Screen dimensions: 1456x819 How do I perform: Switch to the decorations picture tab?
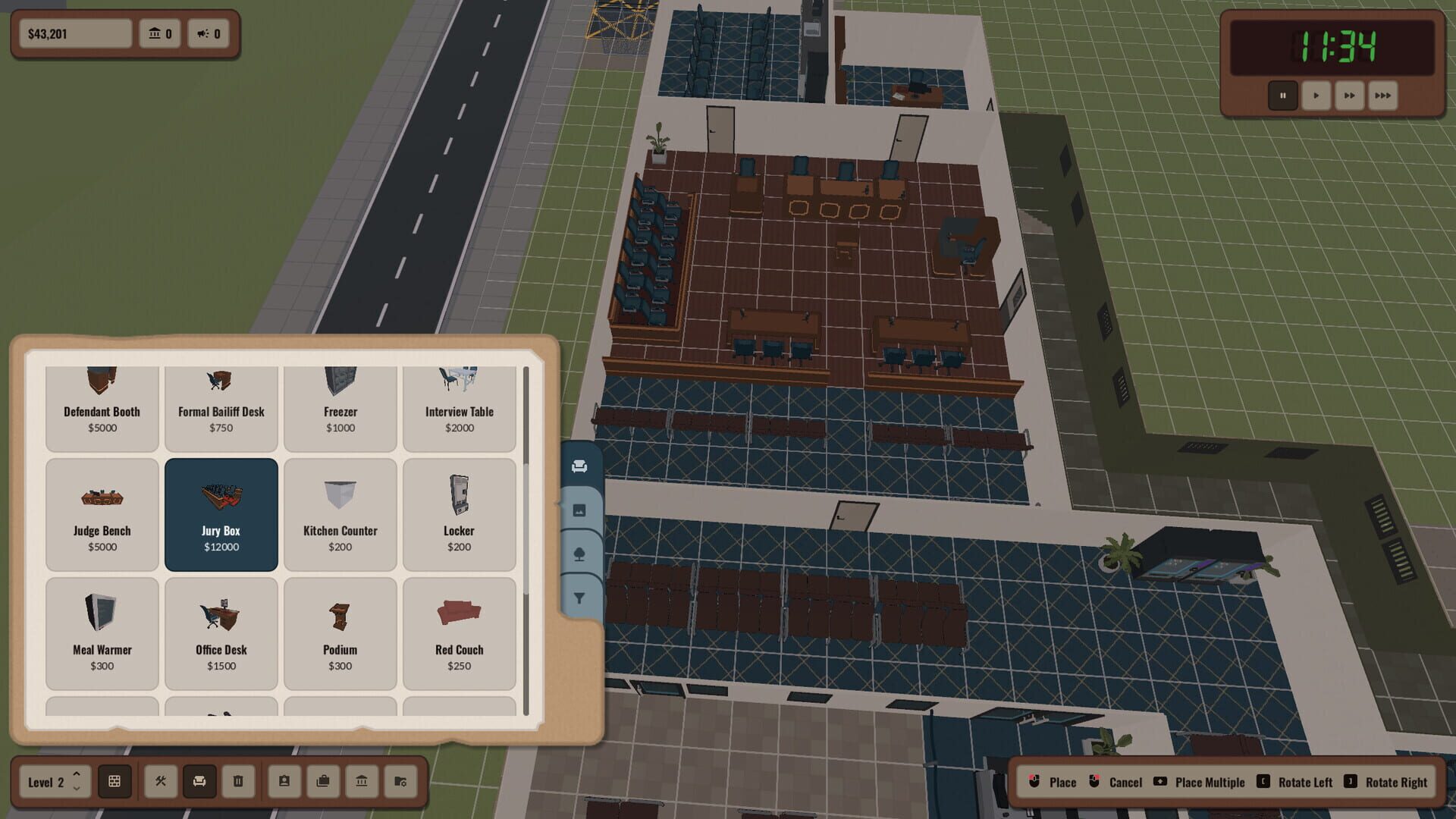[x=580, y=510]
